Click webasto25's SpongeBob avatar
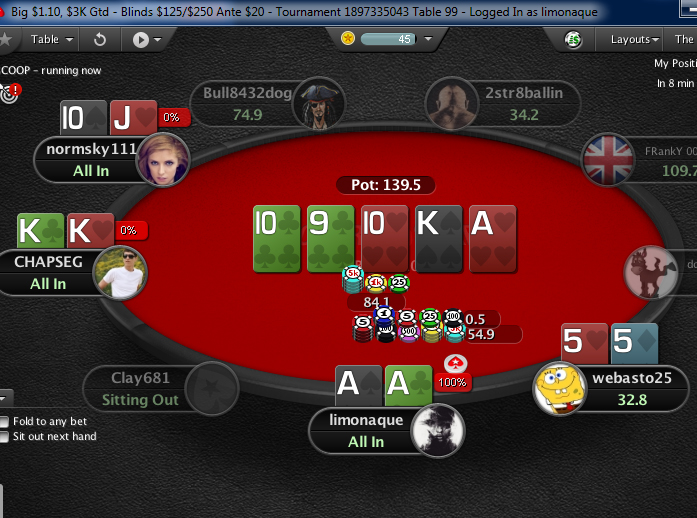Screen dimensions: 697x518 point(560,388)
